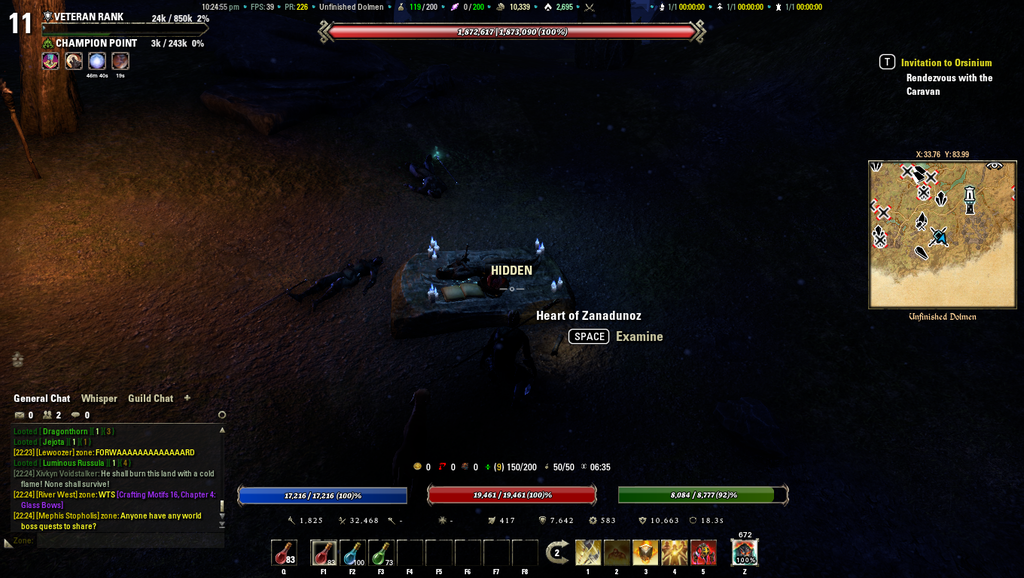Use the red potion in quickslot Q
Viewport: 1024px width, 578px height.
284,553
